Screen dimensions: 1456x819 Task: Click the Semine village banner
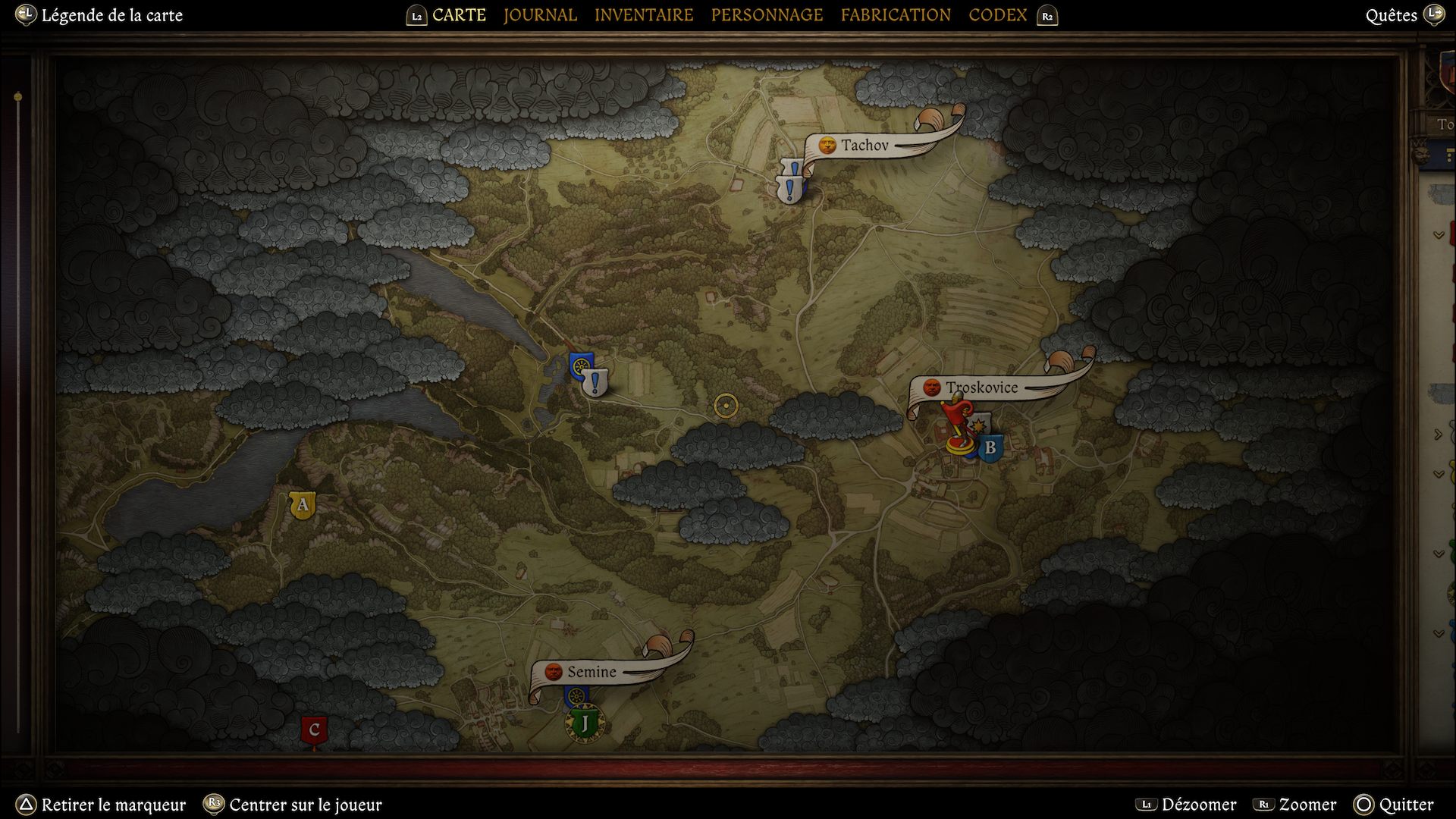click(591, 672)
